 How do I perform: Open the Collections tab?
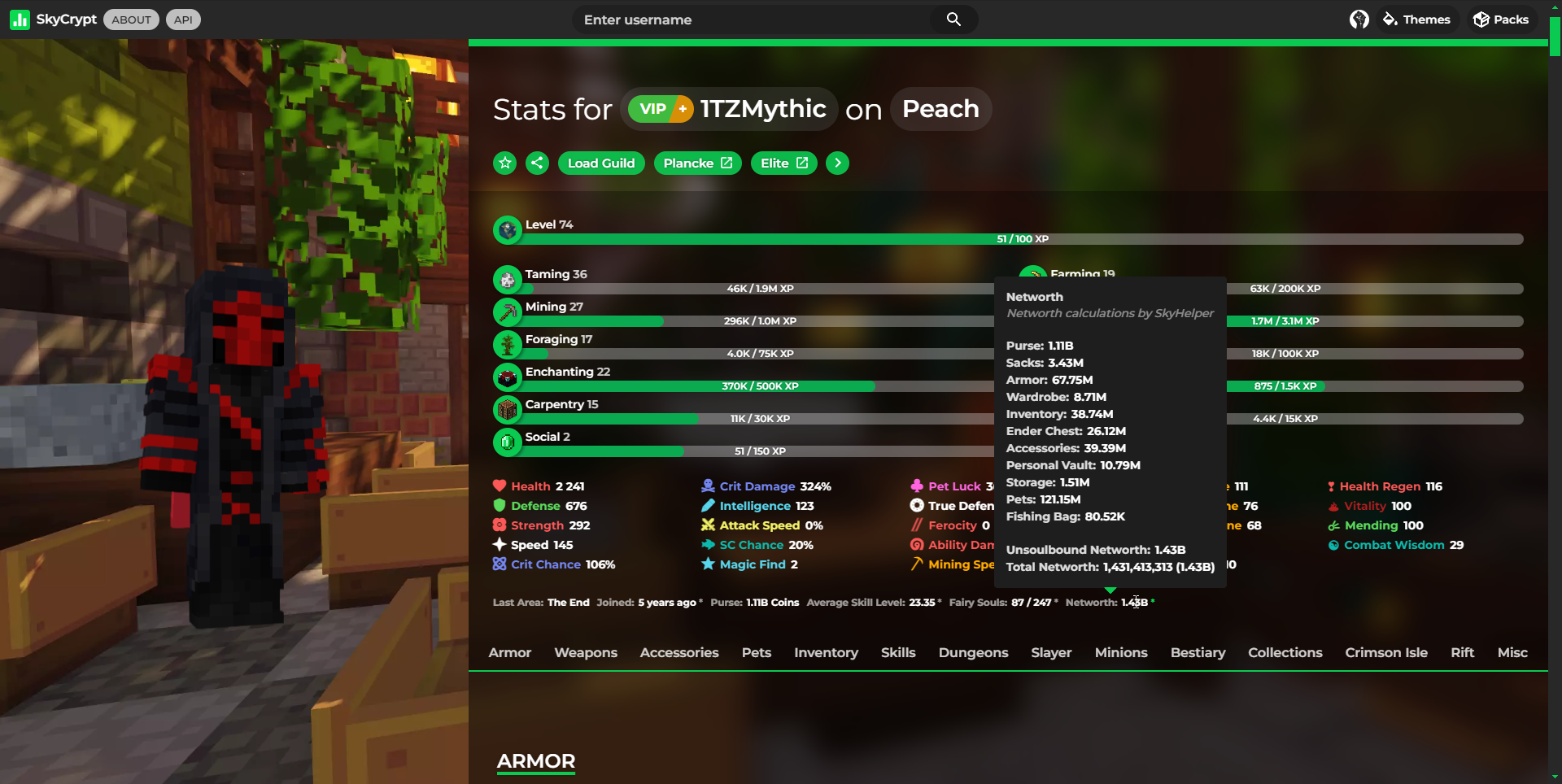tap(1285, 652)
